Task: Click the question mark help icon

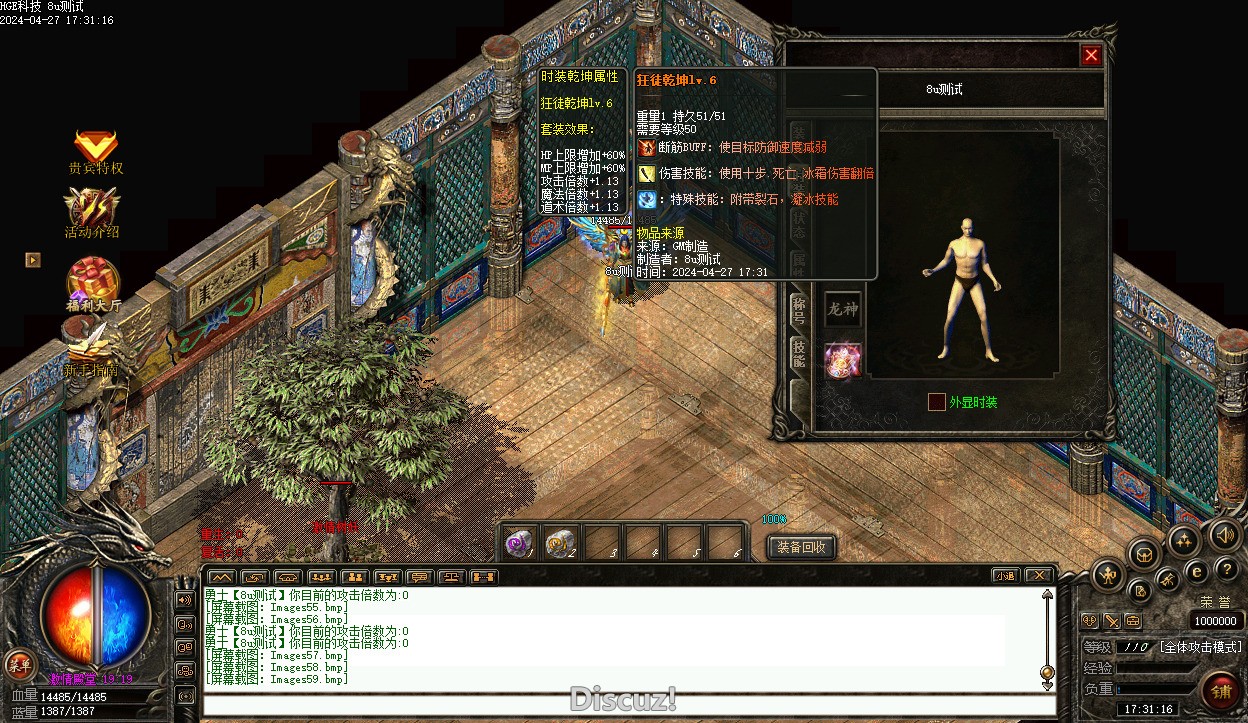Action: (1227, 569)
